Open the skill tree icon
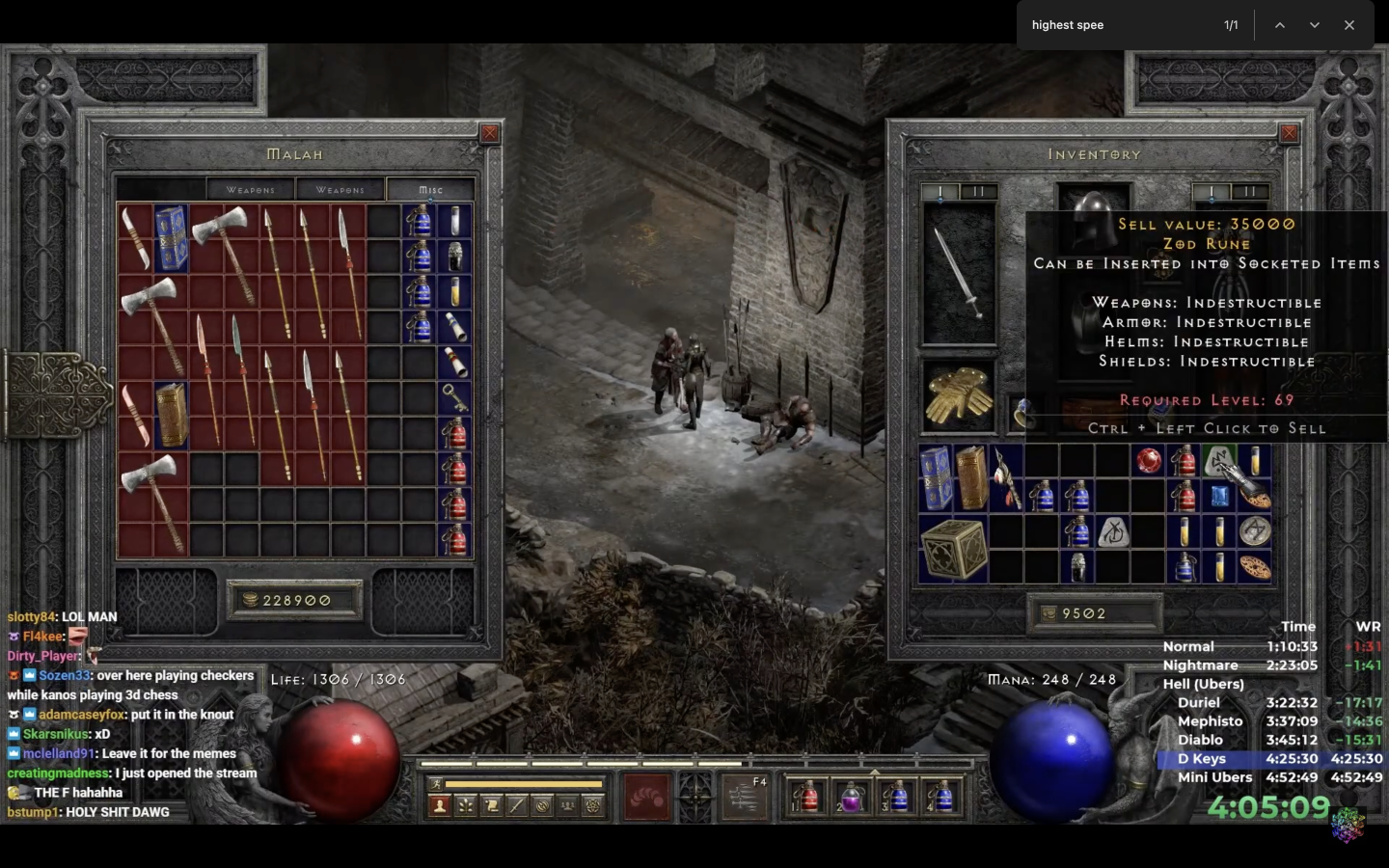 (x=465, y=805)
